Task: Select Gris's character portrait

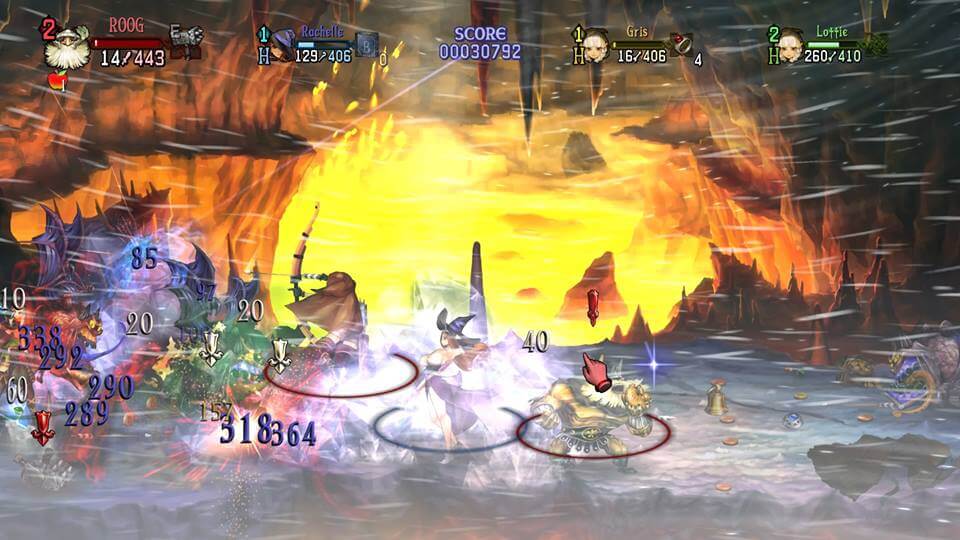Action: pos(598,45)
